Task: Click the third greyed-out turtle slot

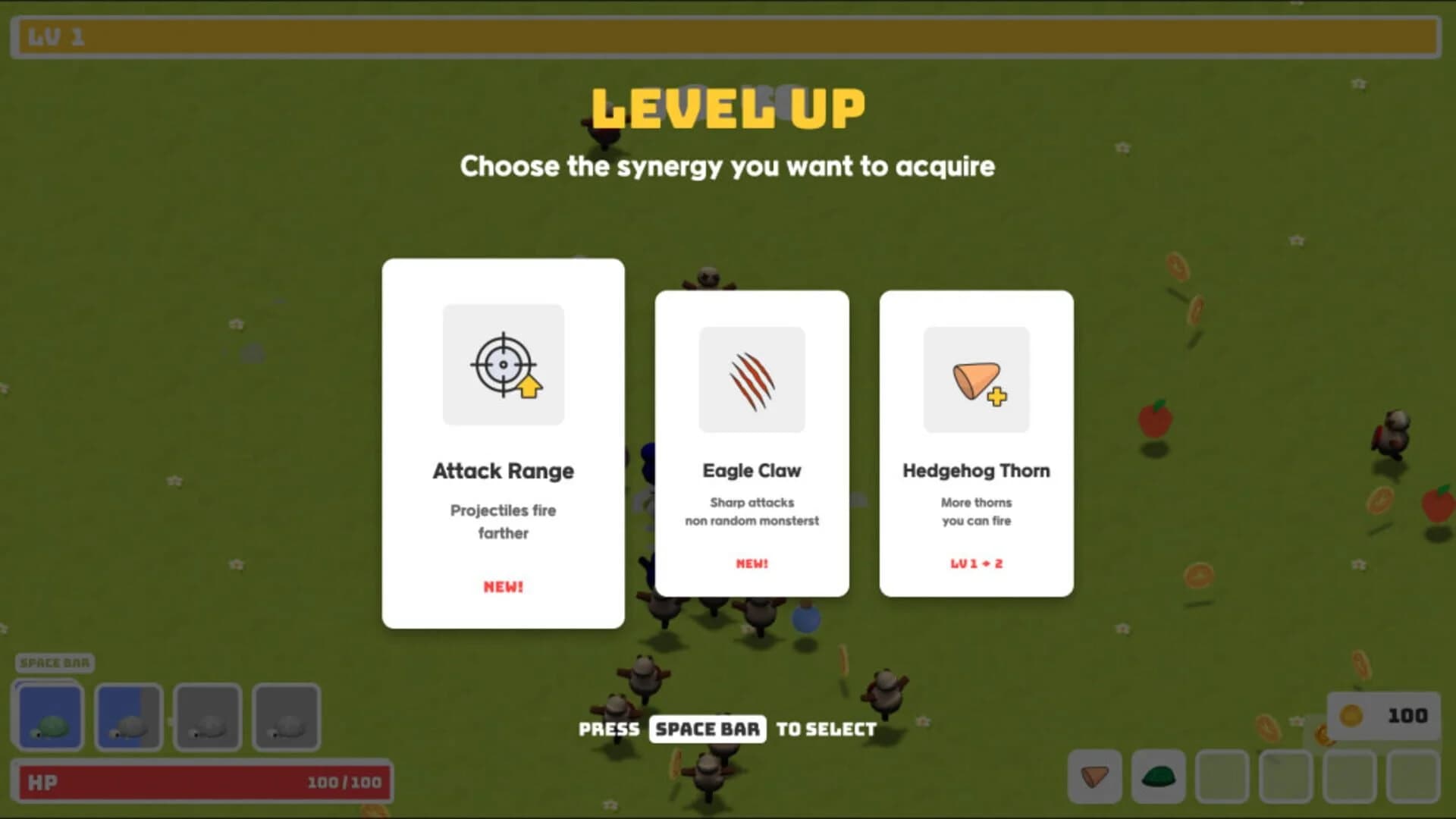Action: (207, 716)
